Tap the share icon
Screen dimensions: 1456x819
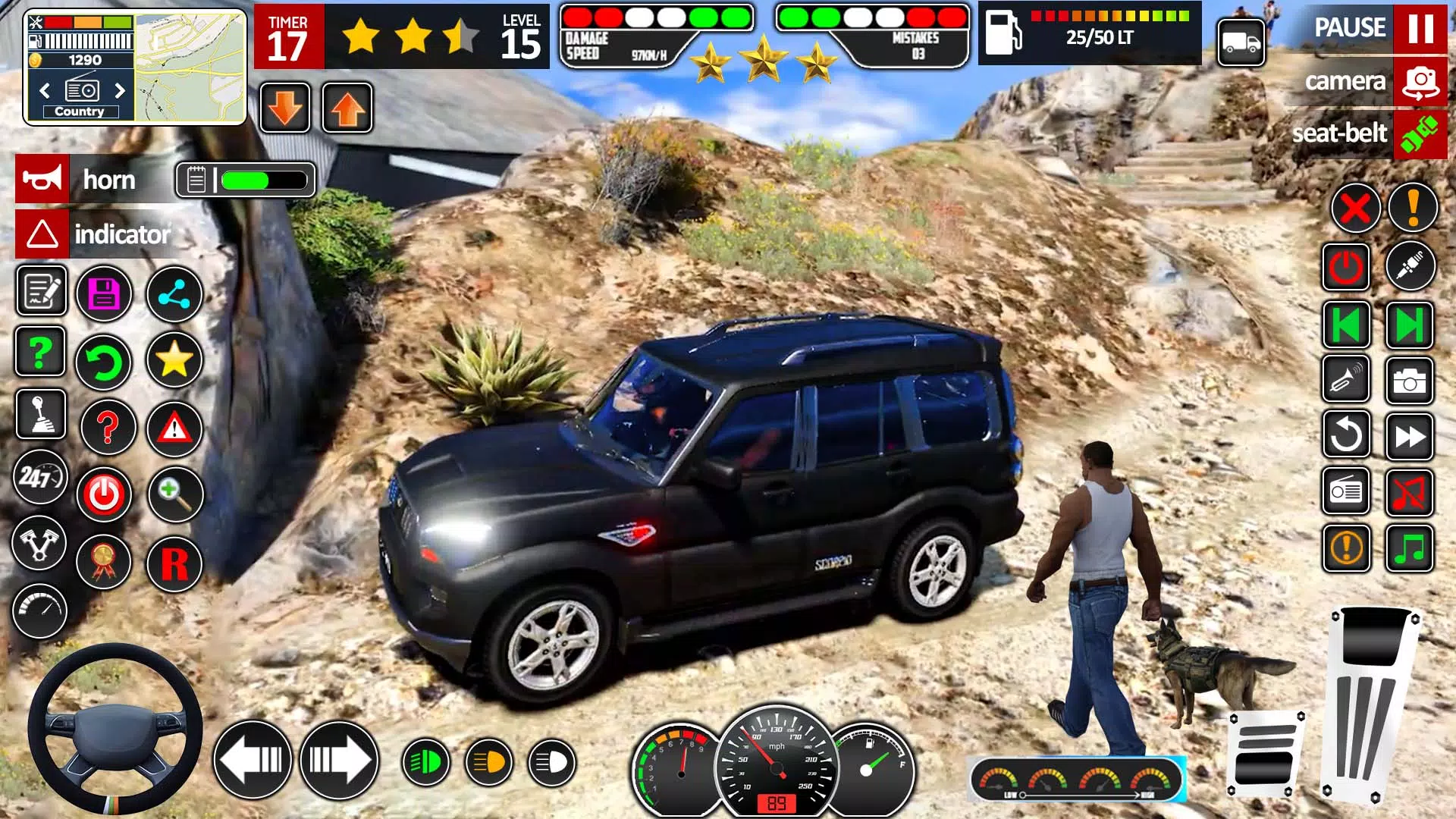[174, 294]
